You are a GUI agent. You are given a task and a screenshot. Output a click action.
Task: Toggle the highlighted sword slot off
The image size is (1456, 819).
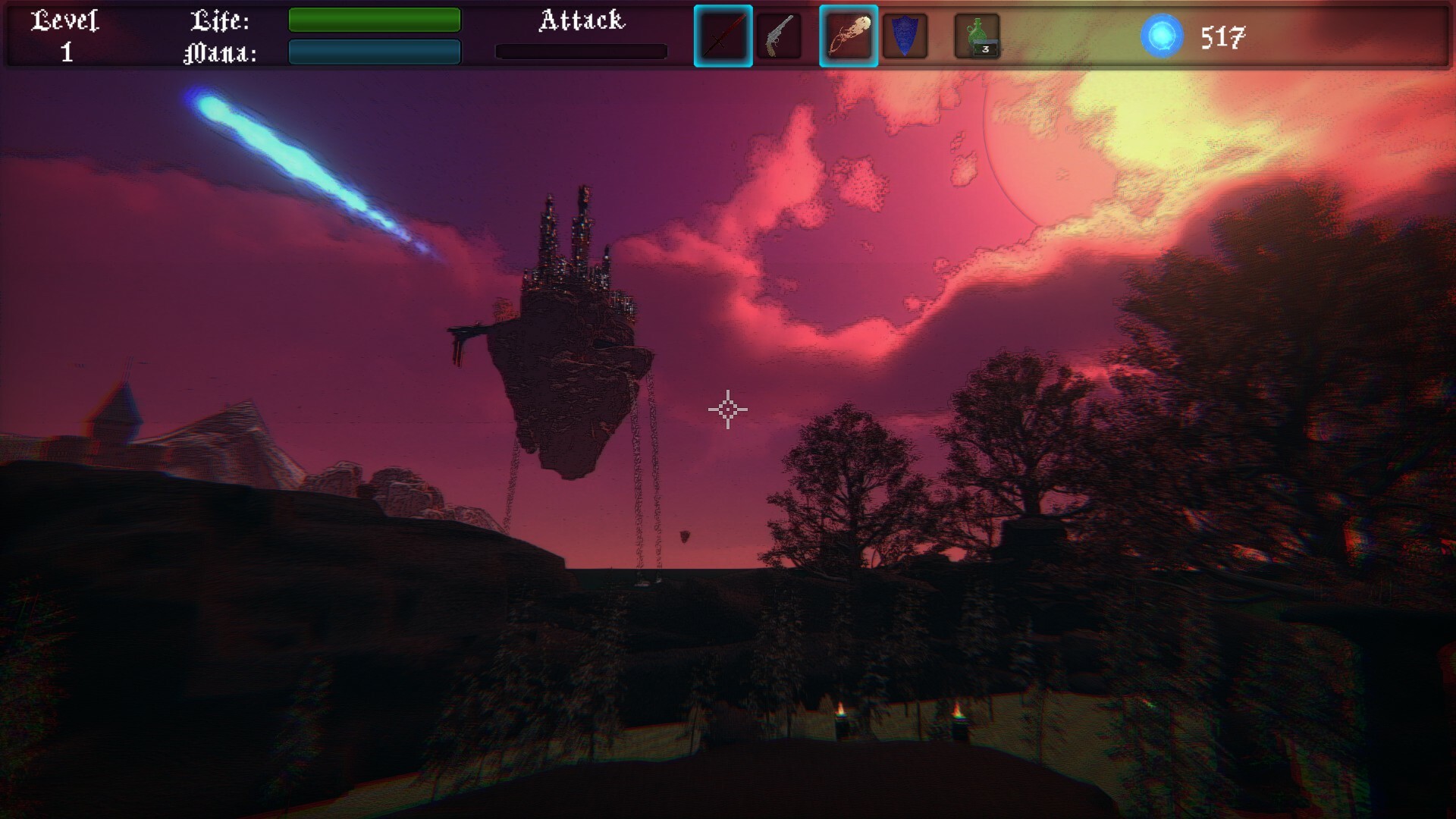click(x=722, y=34)
